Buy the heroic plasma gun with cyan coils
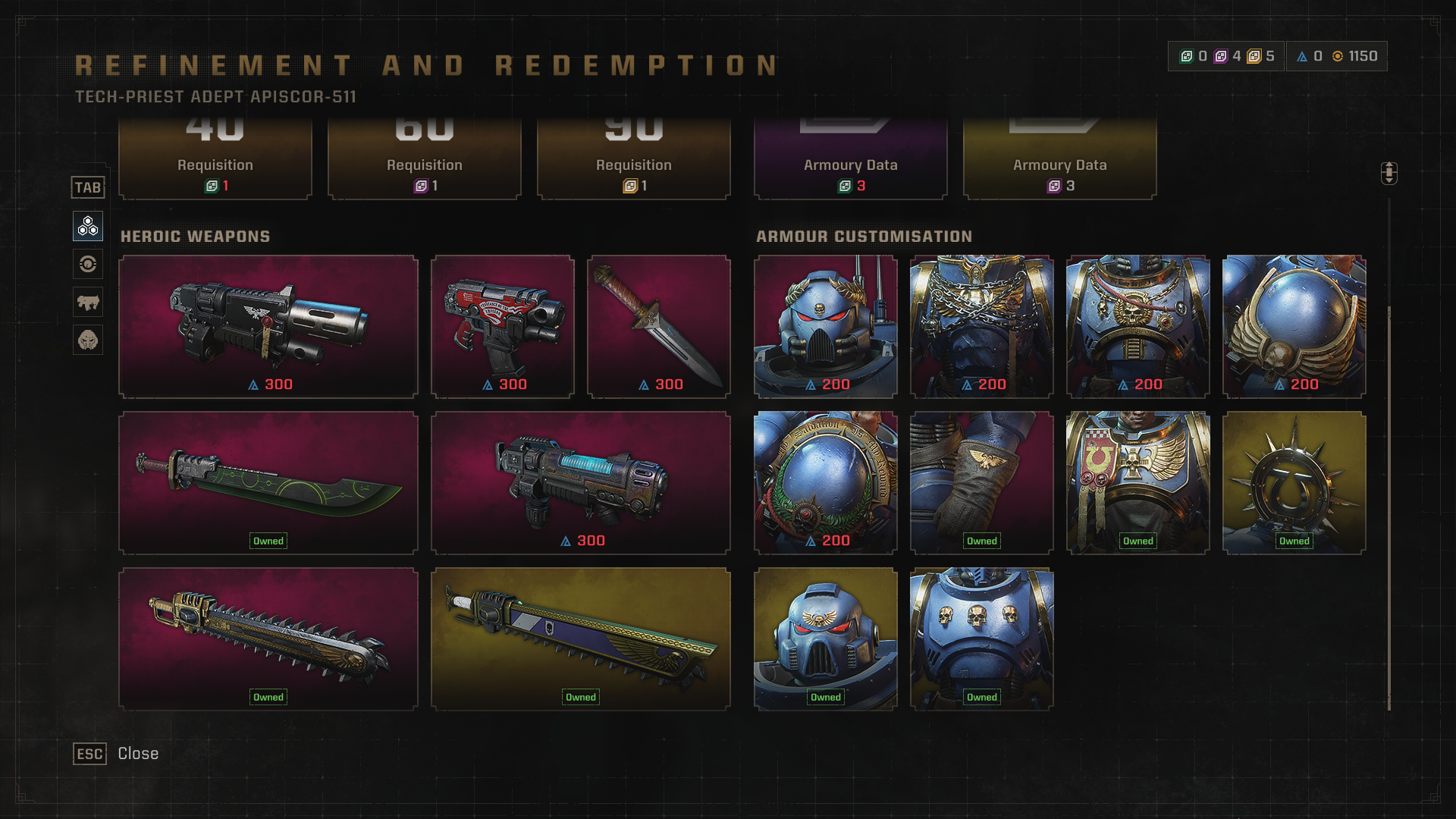Screen dimensions: 1456x819 (581, 483)
